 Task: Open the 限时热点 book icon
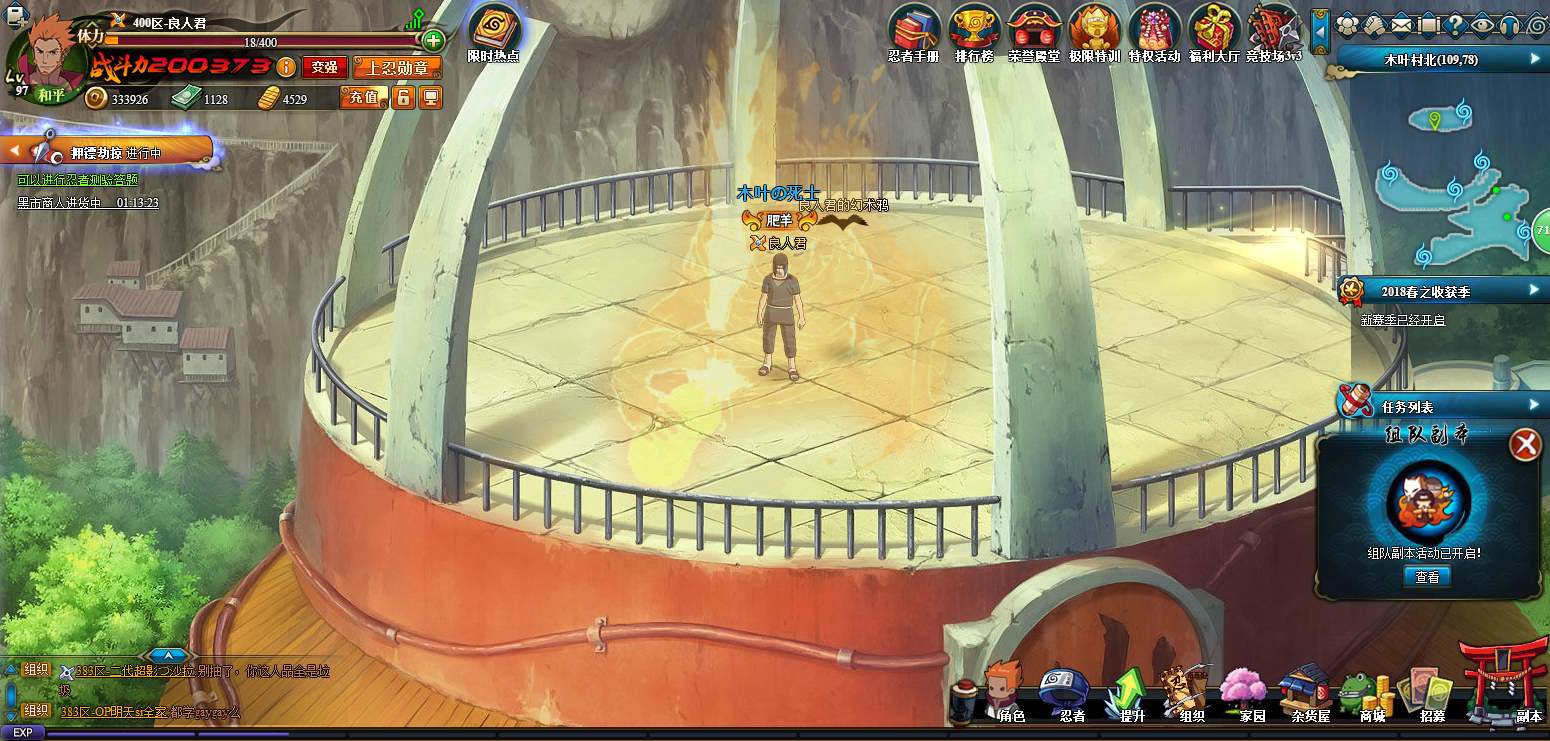(x=494, y=30)
